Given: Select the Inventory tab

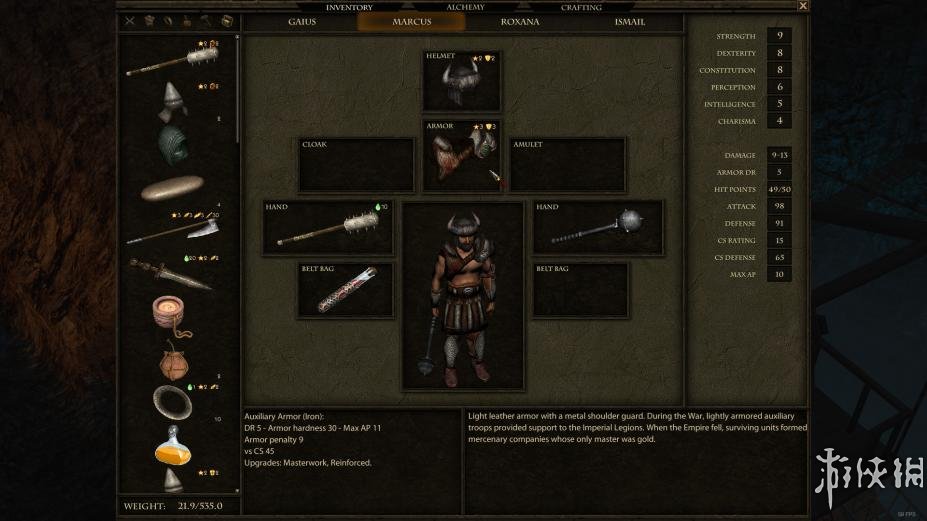Looking at the screenshot, I should 349,7.
